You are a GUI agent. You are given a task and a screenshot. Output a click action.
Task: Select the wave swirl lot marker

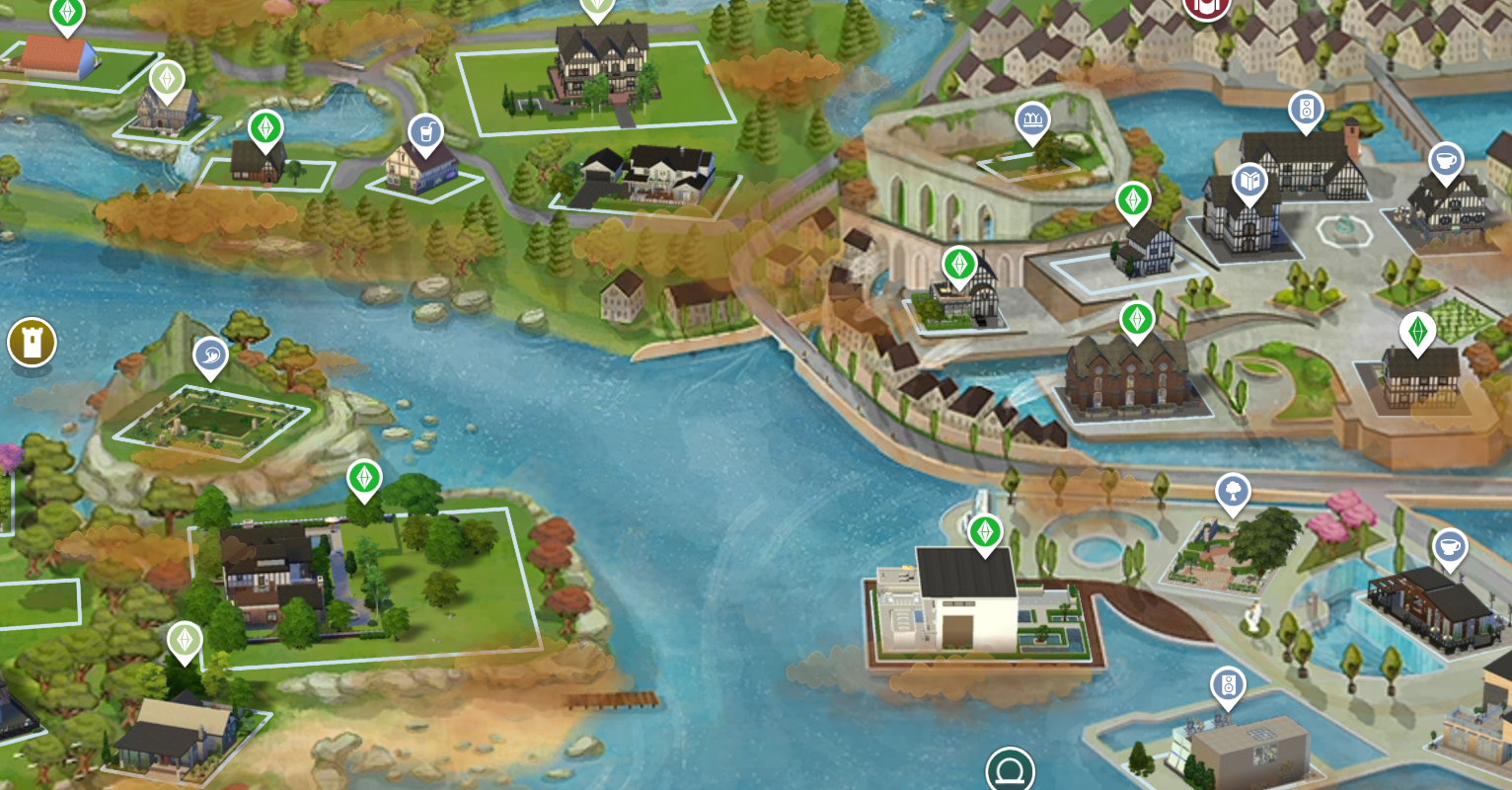[x=210, y=356]
